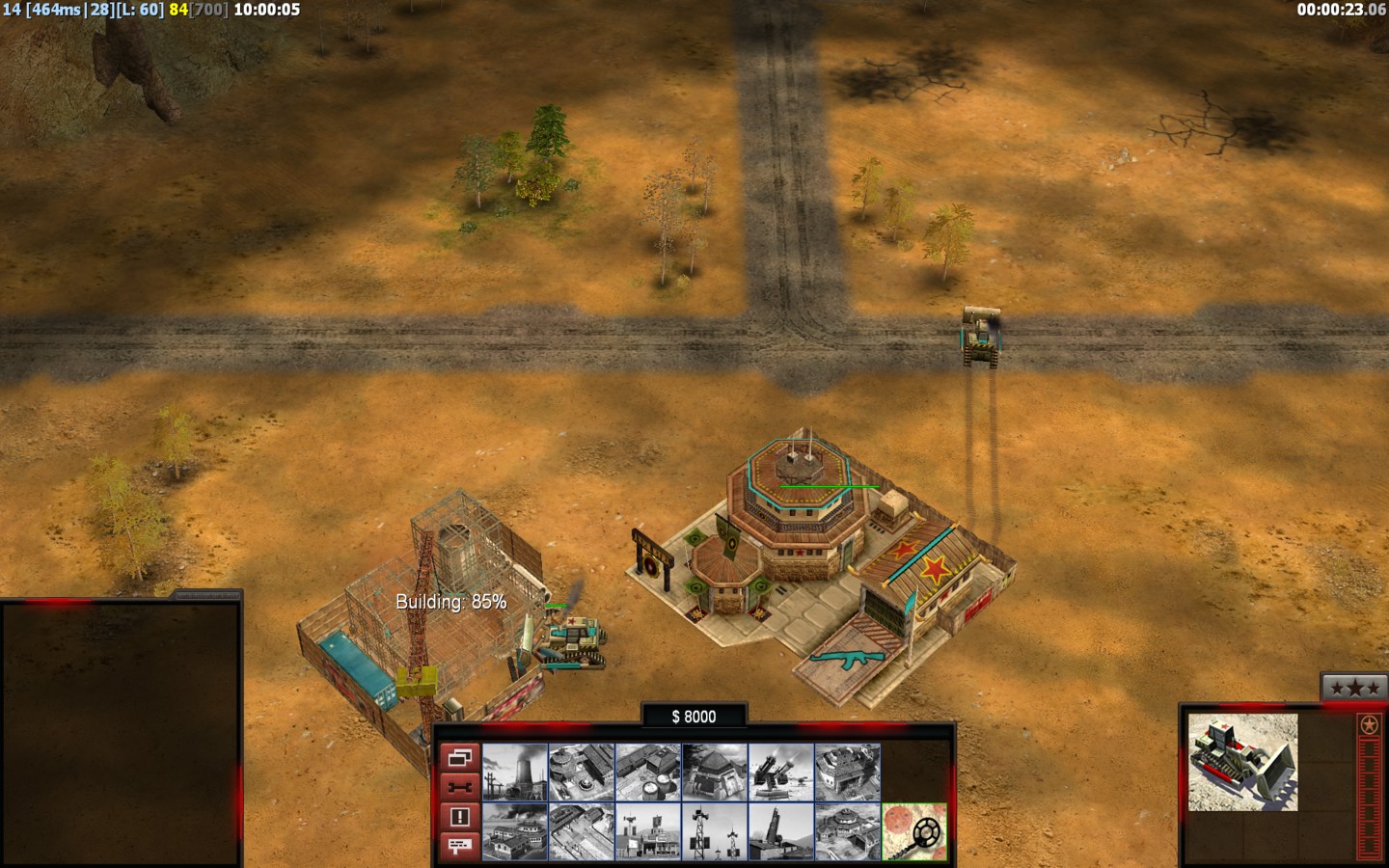Select the Nuclear Missile silo build icon
This screenshot has height=868, width=1389.
tap(781, 831)
